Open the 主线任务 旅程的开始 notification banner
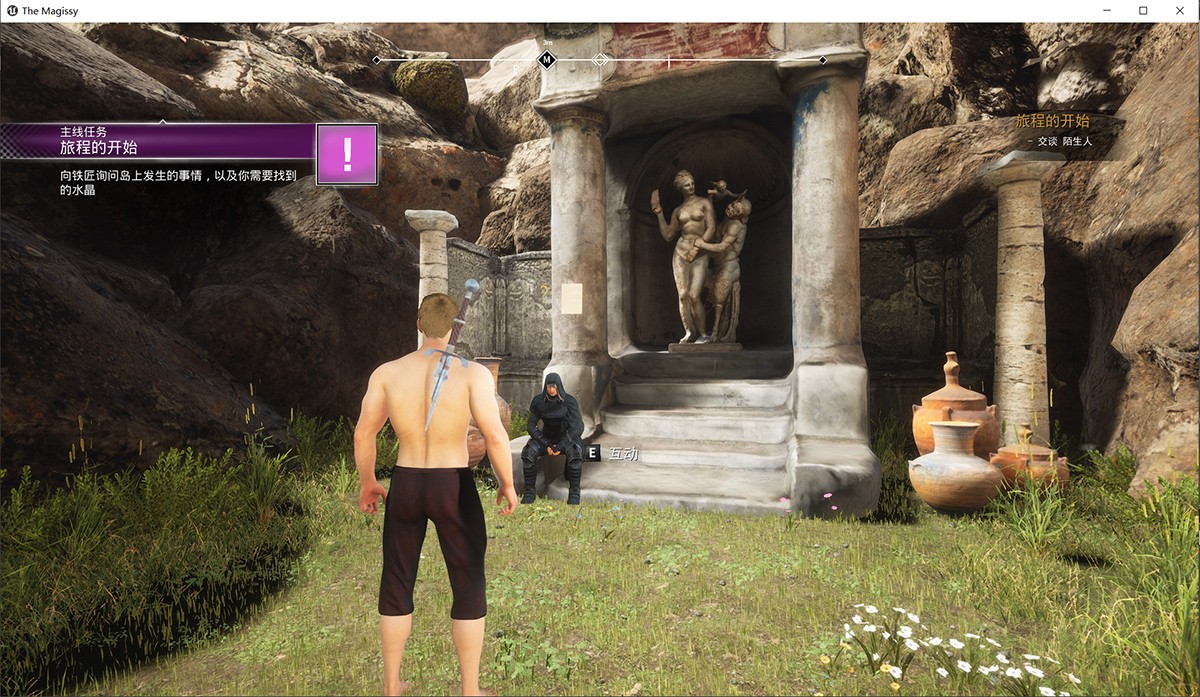Screen dimensions: 1200x697 tap(160, 141)
